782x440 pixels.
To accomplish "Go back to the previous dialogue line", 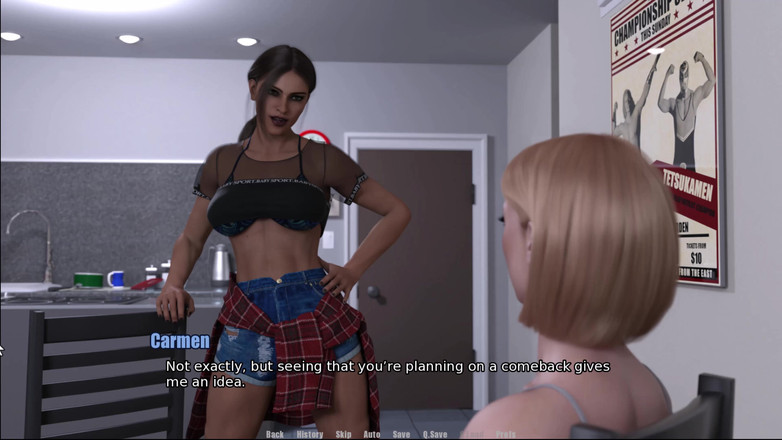I will click(275, 434).
